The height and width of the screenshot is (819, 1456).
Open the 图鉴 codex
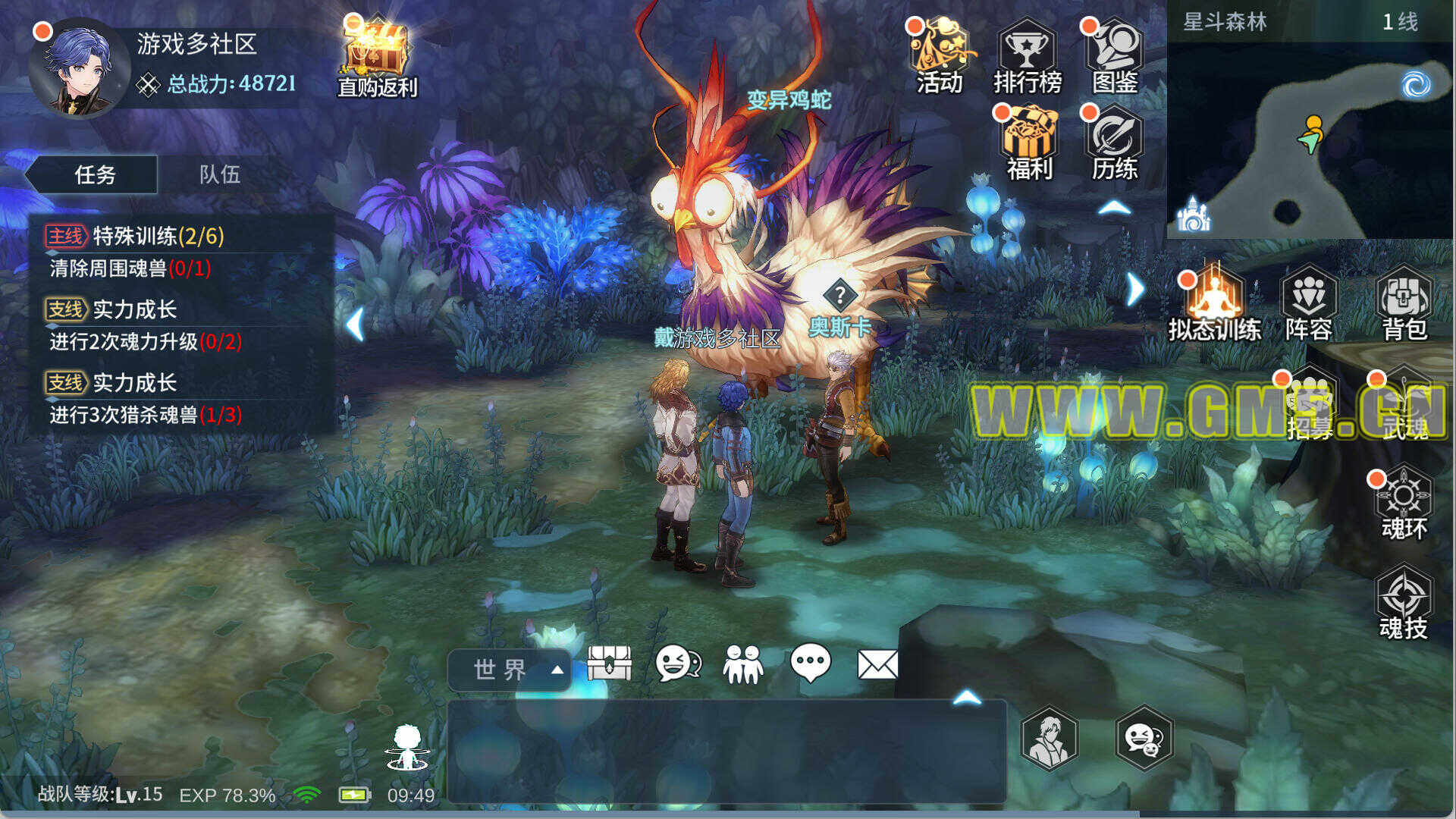click(x=1115, y=57)
